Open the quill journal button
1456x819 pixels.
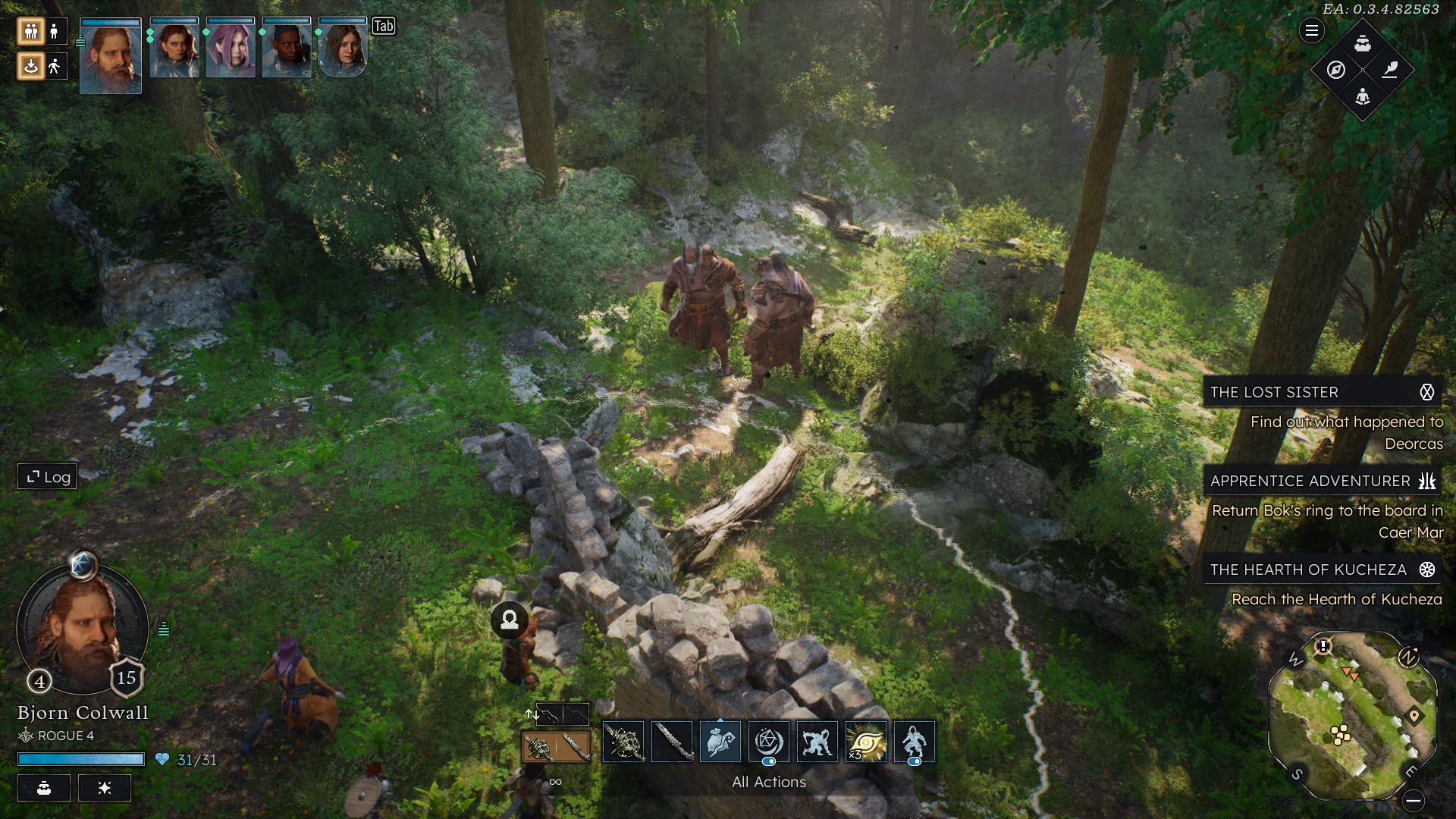(x=1389, y=70)
